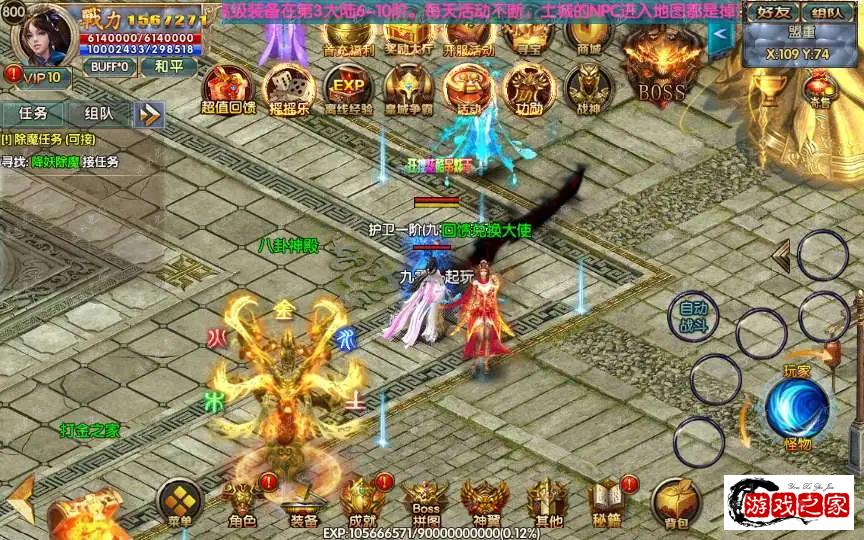
Task: Open the BOSS menu with the dragon head
Action: coord(661,68)
